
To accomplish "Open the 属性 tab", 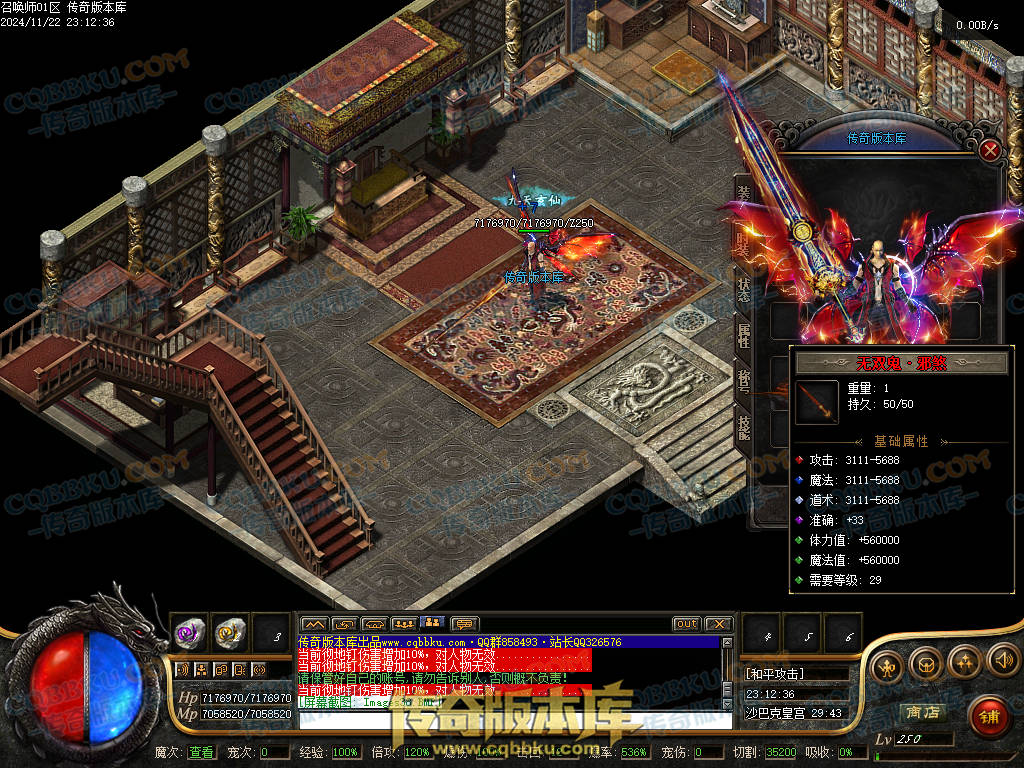I will (744, 335).
